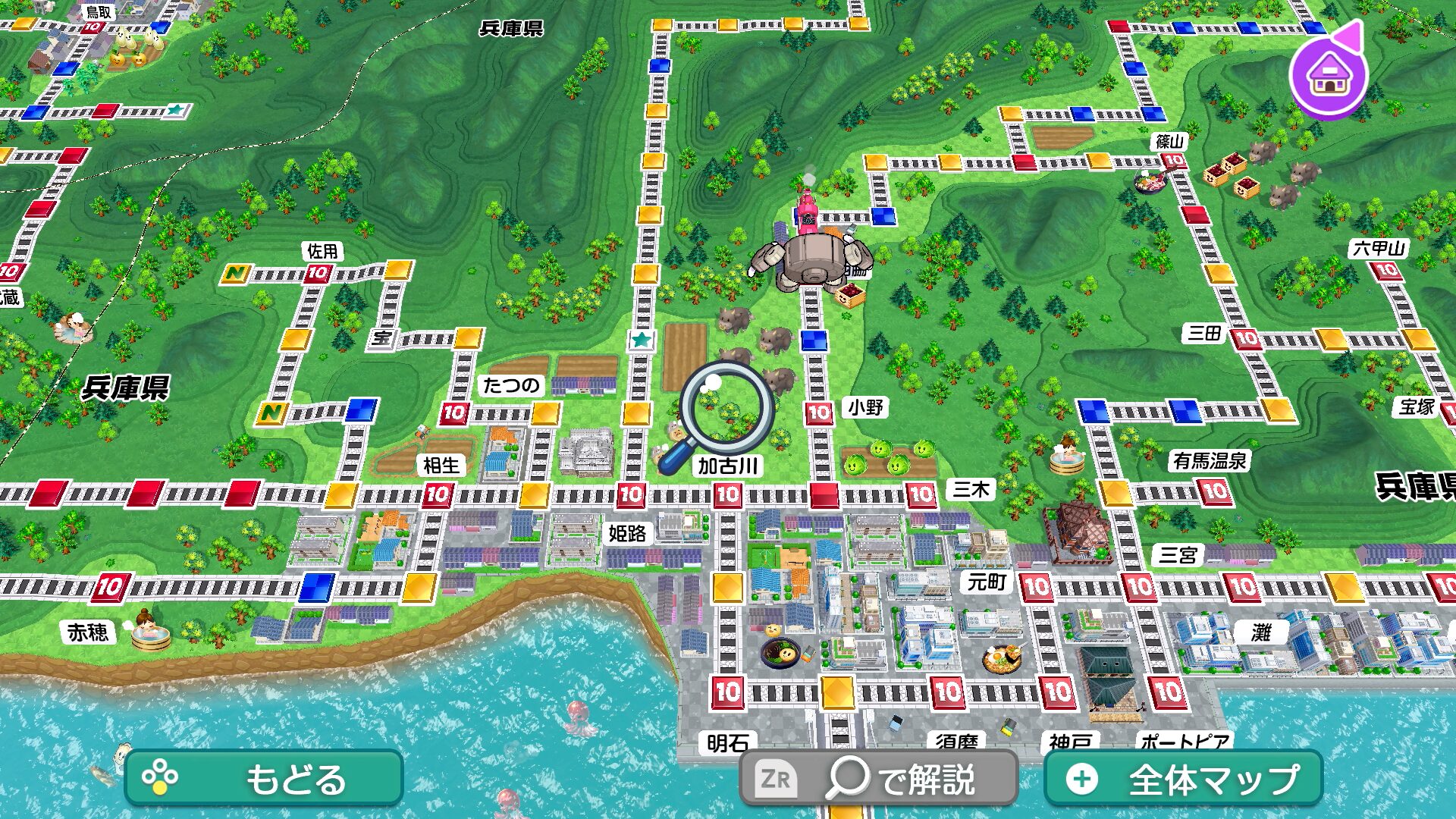Select the たつの station label
The height and width of the screenshot is (819, 1456).
[511, 385]
